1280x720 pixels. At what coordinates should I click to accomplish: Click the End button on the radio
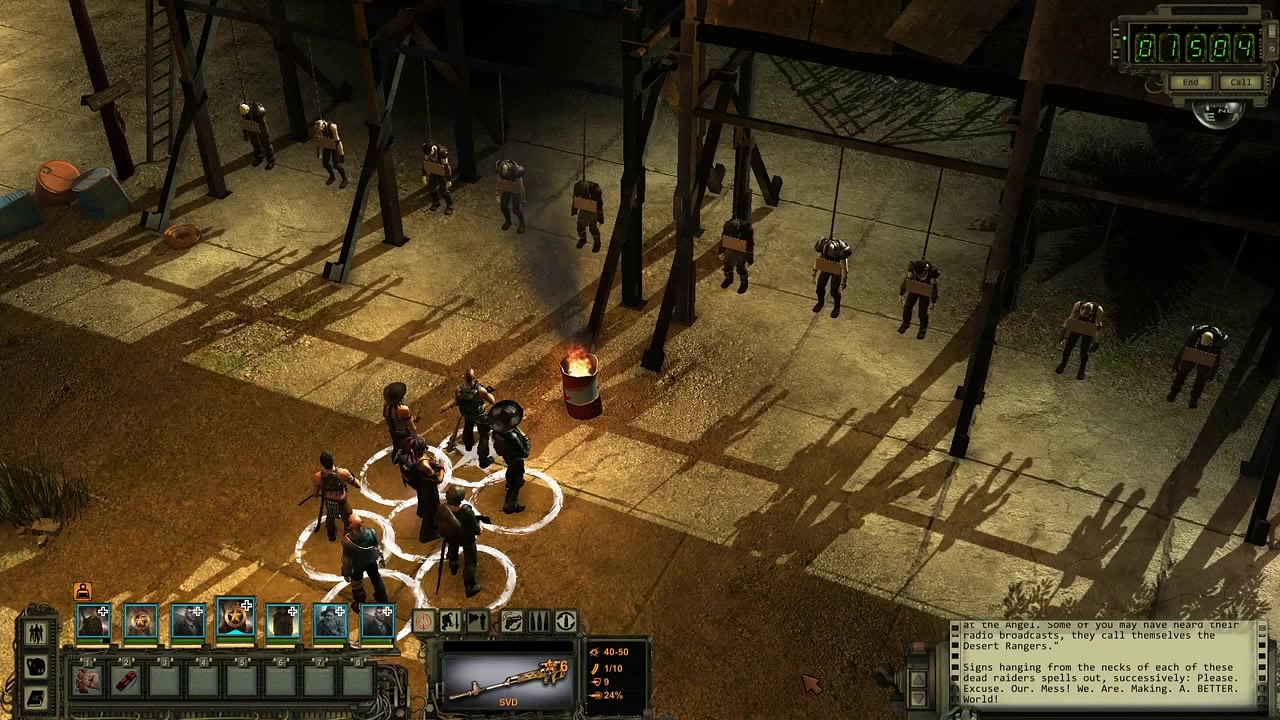(x=1190, y=82)
